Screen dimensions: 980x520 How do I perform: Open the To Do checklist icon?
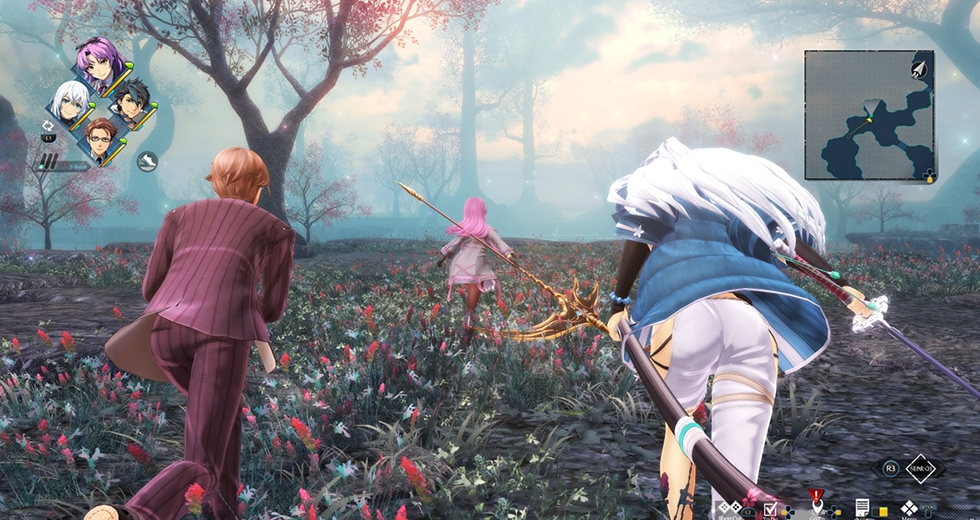[x=770, y=509]
